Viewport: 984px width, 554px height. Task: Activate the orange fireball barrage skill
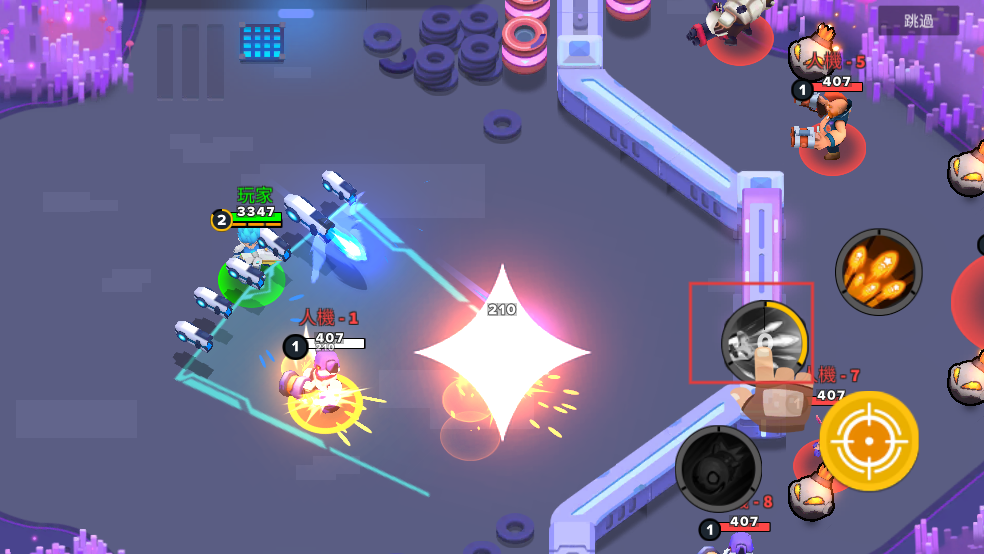coord(878,272)
